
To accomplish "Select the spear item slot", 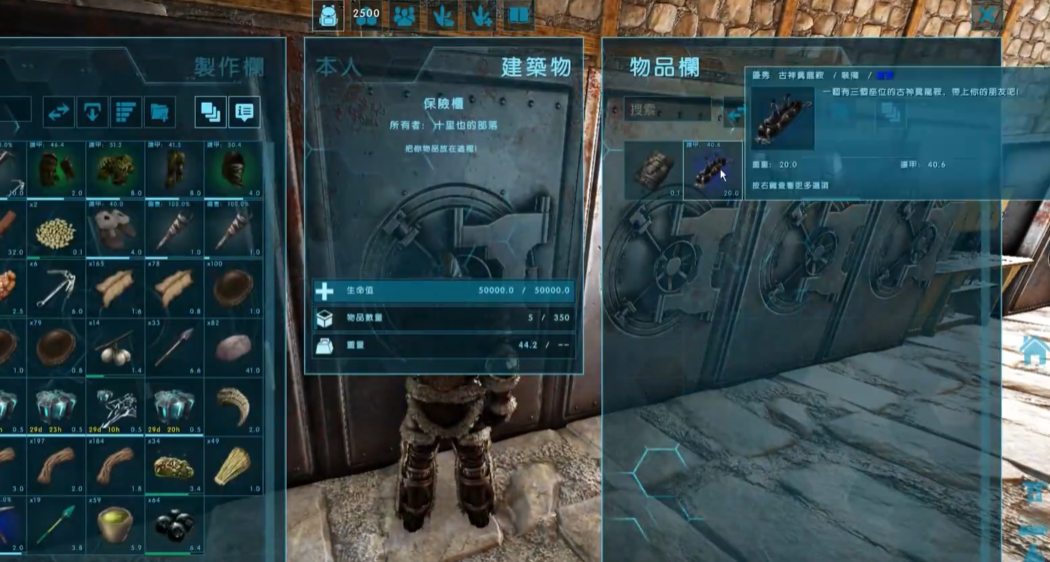I will [174, 346].
